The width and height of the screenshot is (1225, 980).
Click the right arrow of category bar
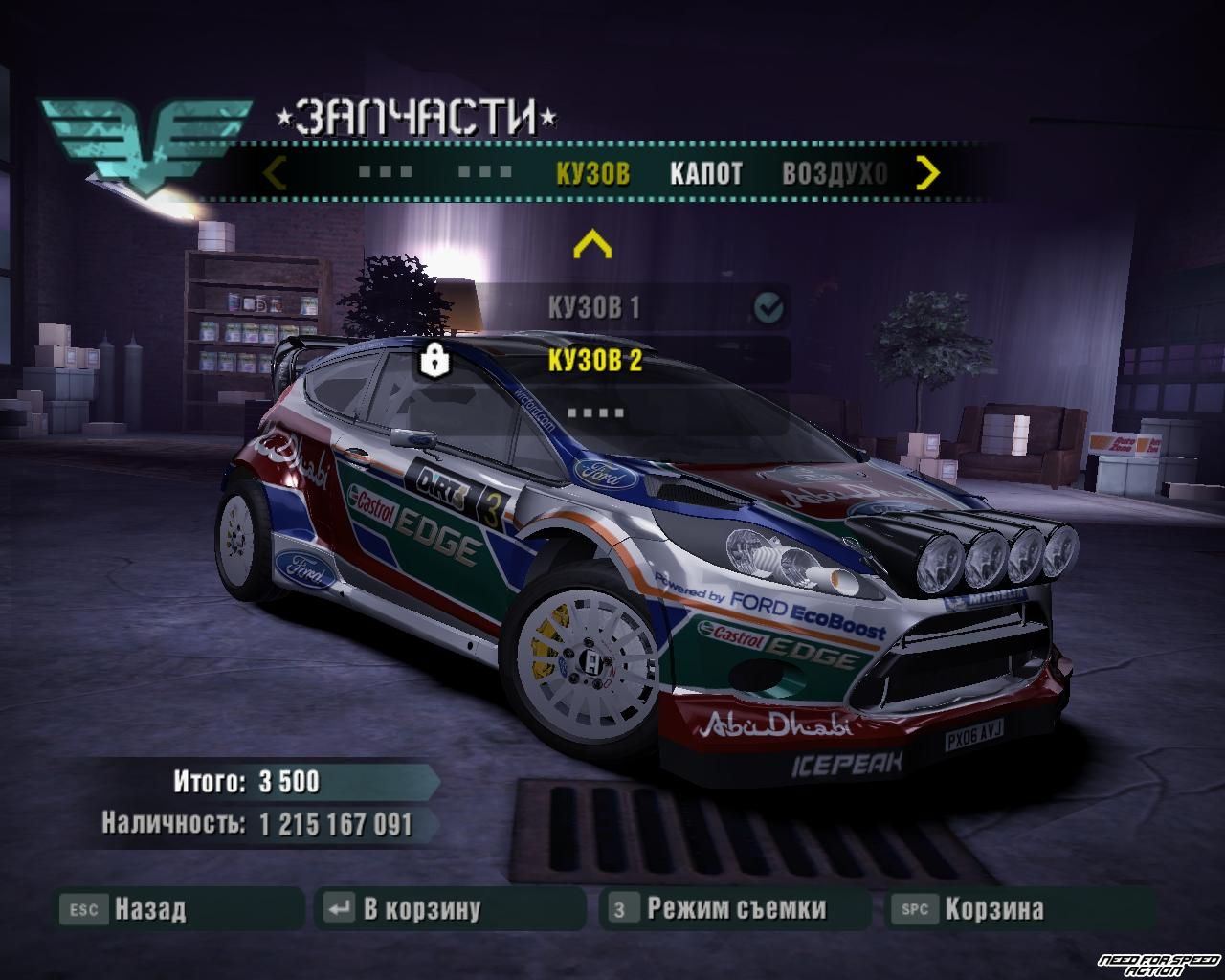click(927, 173)
